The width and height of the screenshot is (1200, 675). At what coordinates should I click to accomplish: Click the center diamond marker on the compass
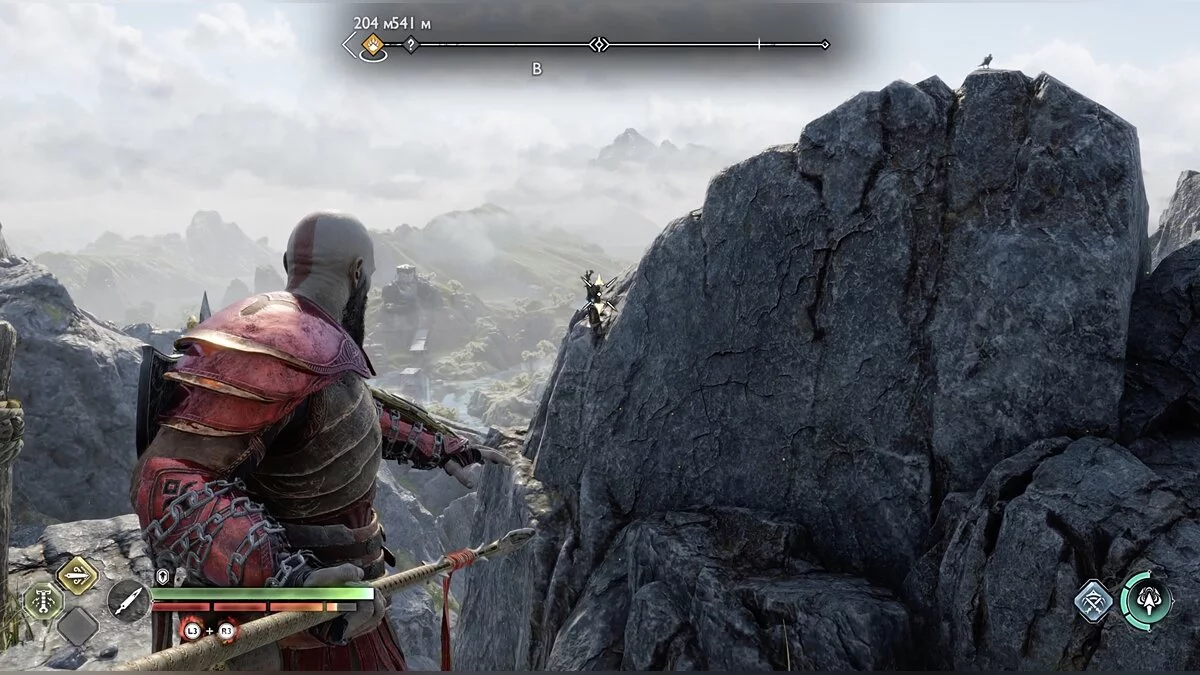pyautogui.click(x=598, y=44)
